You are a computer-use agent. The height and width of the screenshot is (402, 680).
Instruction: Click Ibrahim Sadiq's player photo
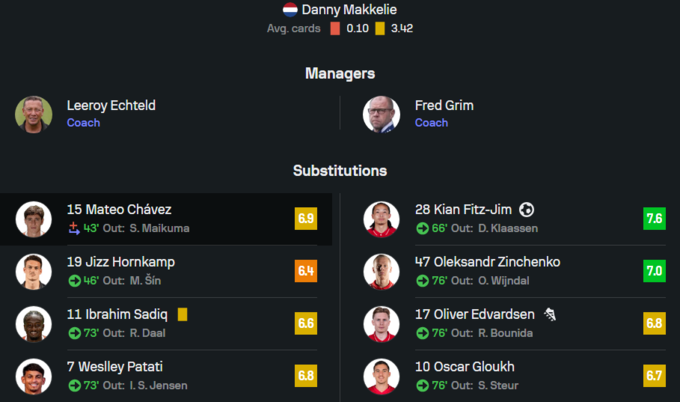click(x=33, y=324)
